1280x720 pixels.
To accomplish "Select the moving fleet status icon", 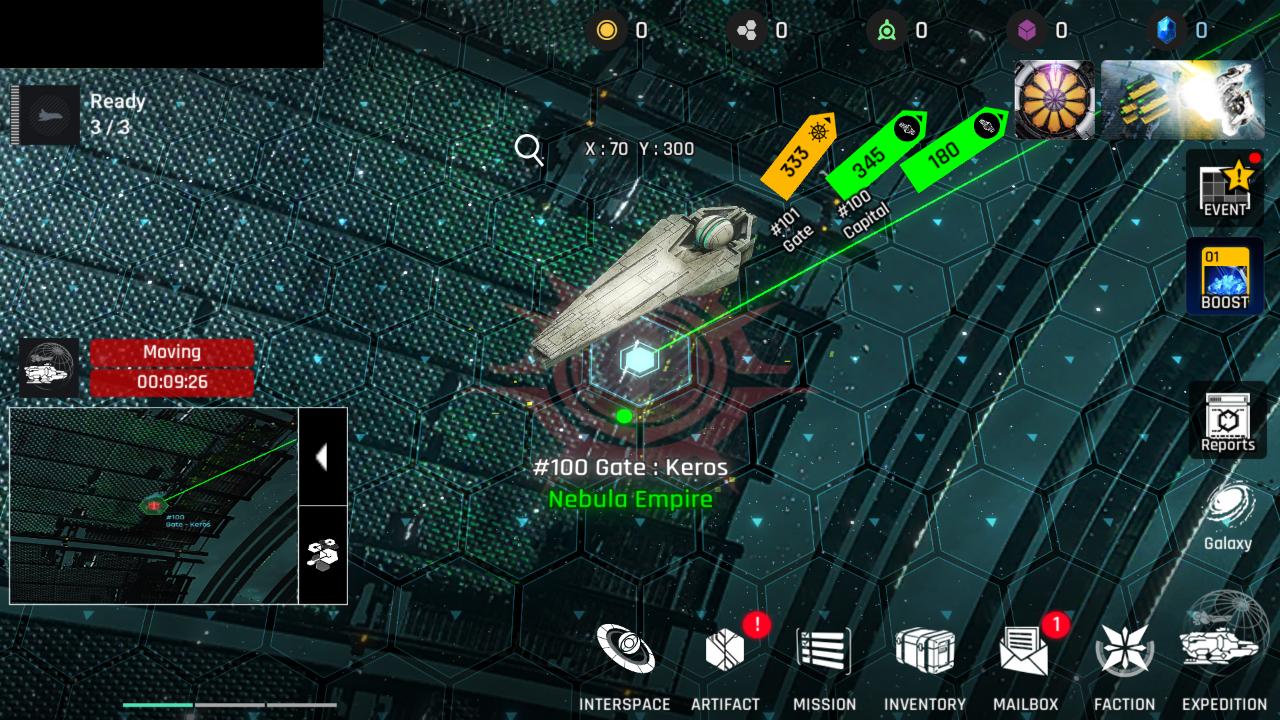I will 49,367.
